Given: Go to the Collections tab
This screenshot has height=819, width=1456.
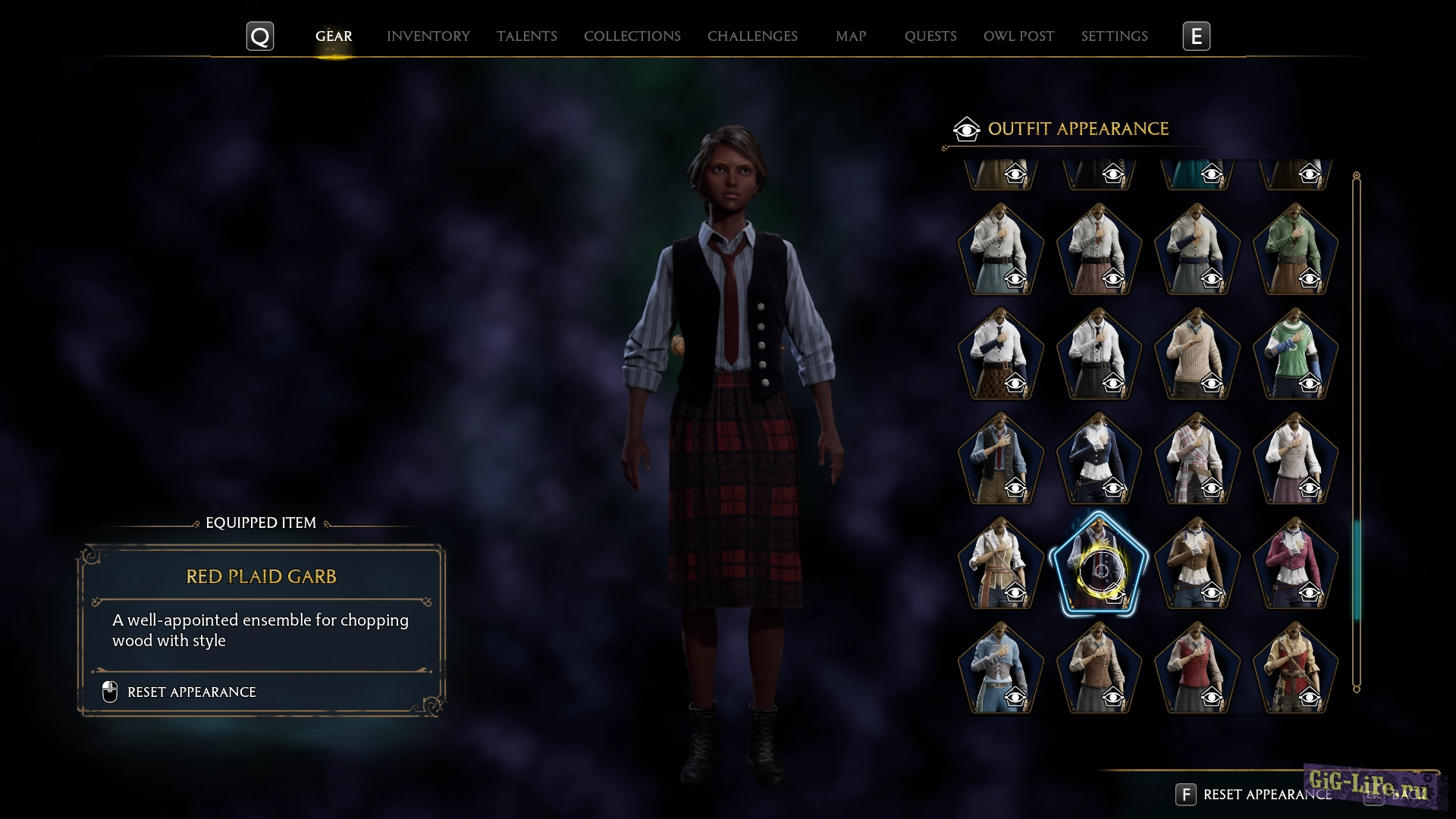Looking at the screenshot, I should pyautogui.click(x=632, y=36).
